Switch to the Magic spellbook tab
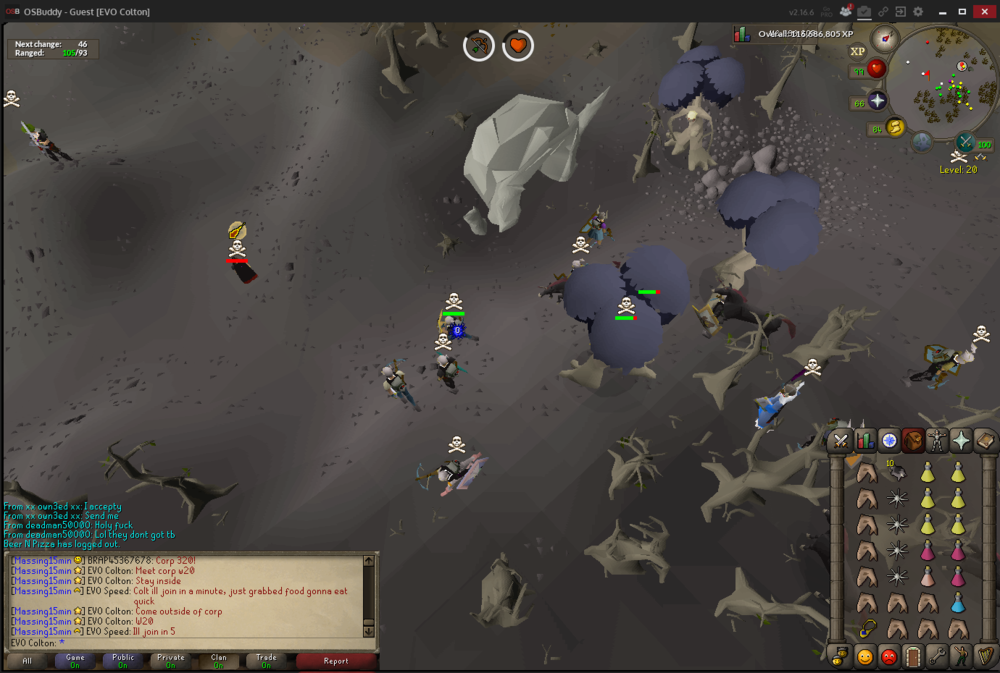This screenshot has width=1000, height=673. tap(984, 440)
